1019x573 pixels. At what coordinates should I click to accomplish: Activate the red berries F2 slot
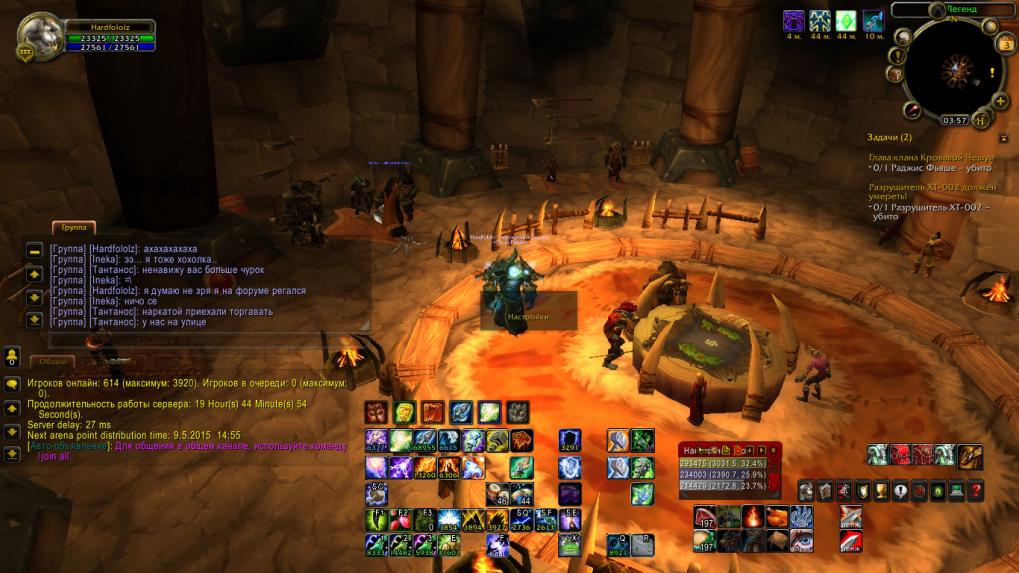(400, 519)
